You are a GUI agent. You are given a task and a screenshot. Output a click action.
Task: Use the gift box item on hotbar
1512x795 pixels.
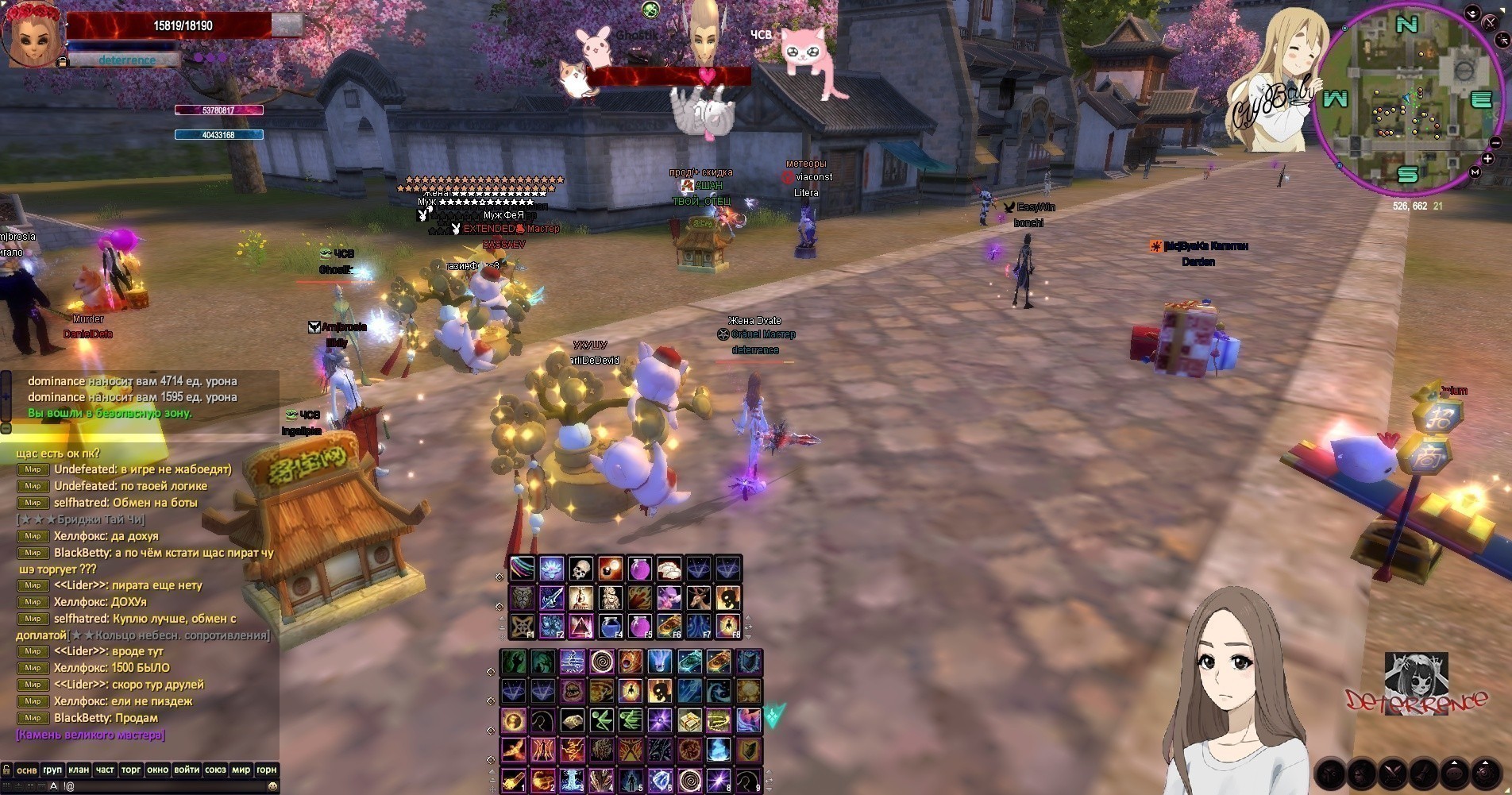(x=689, y=720)
